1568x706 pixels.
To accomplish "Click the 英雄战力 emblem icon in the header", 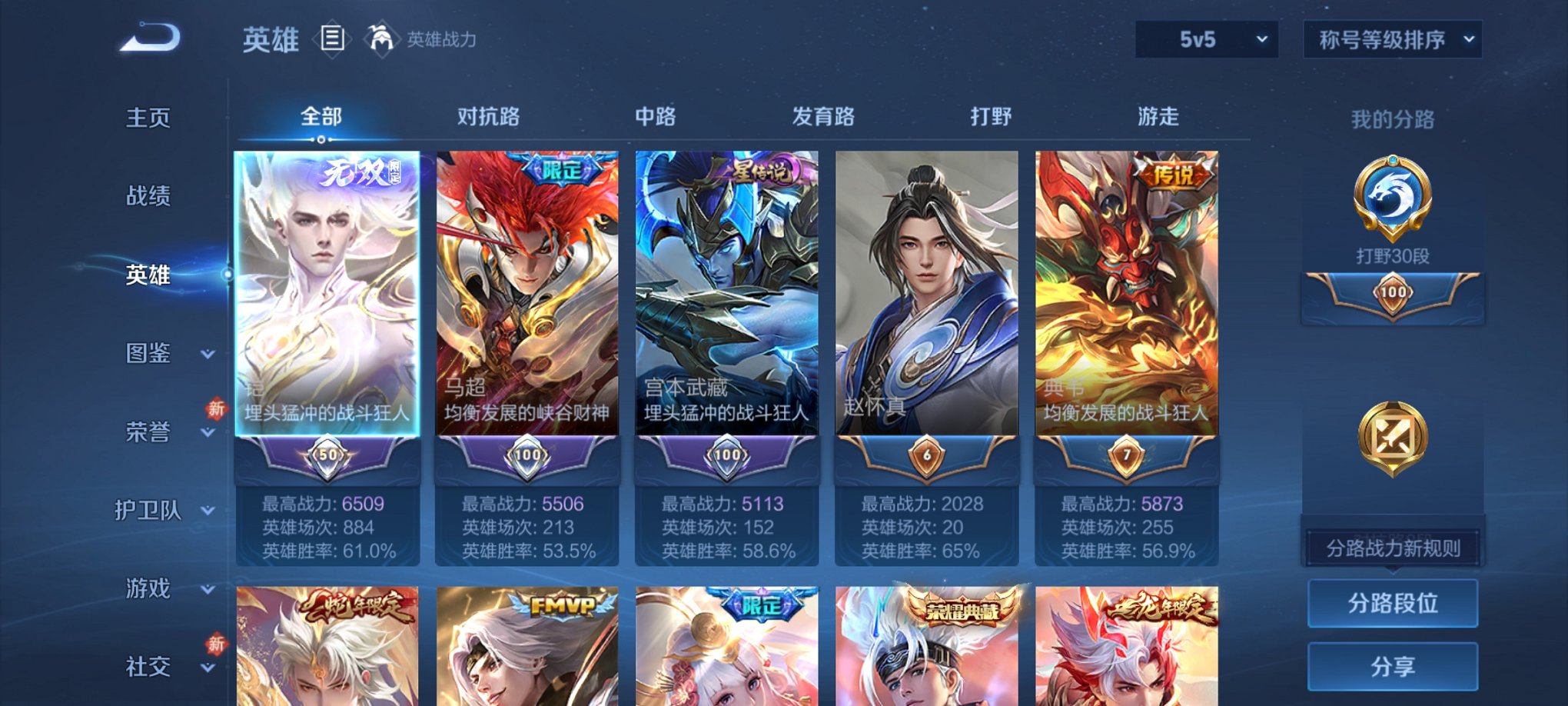I will [381, 37].
